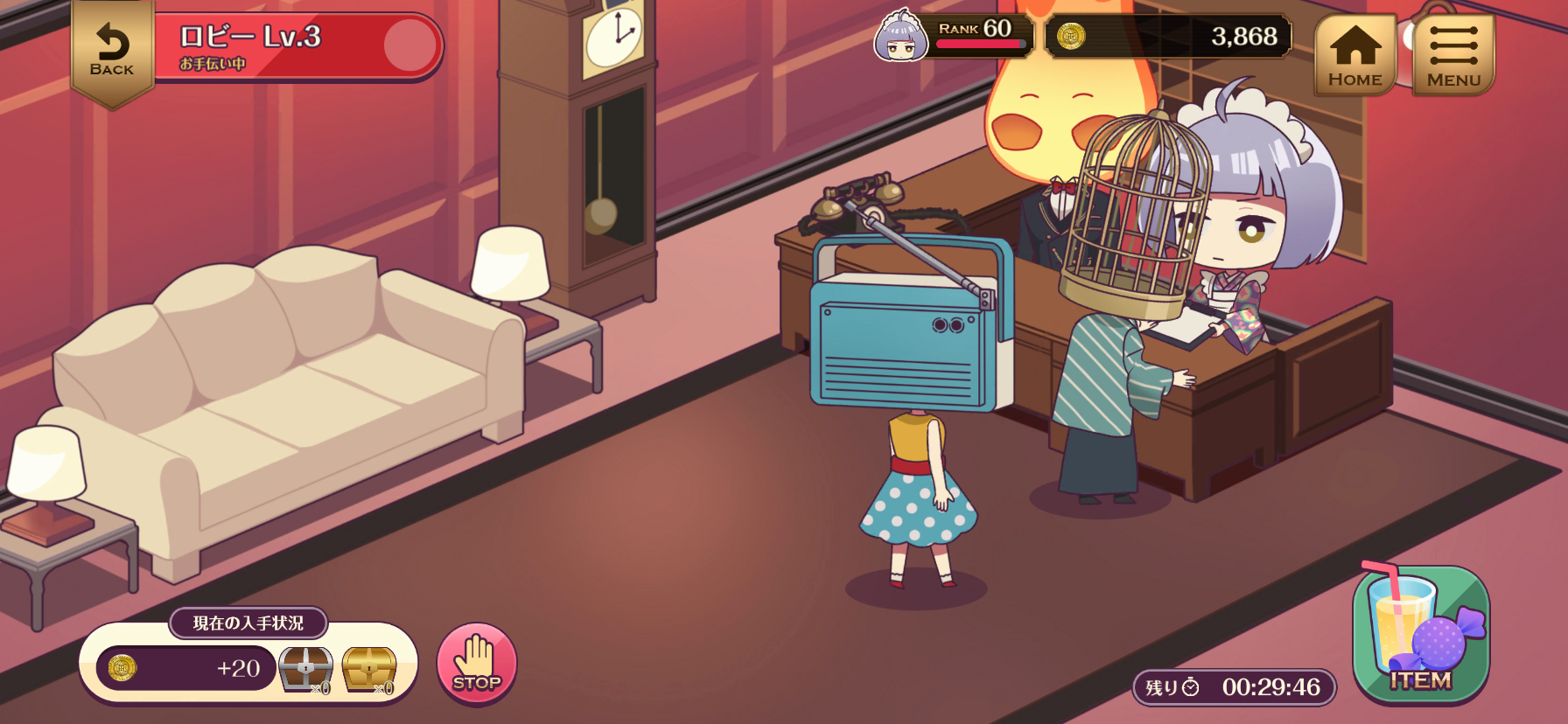Select the 3,868 coin balance bar
Viewport: 1568px width, 724px height.
1168,37
